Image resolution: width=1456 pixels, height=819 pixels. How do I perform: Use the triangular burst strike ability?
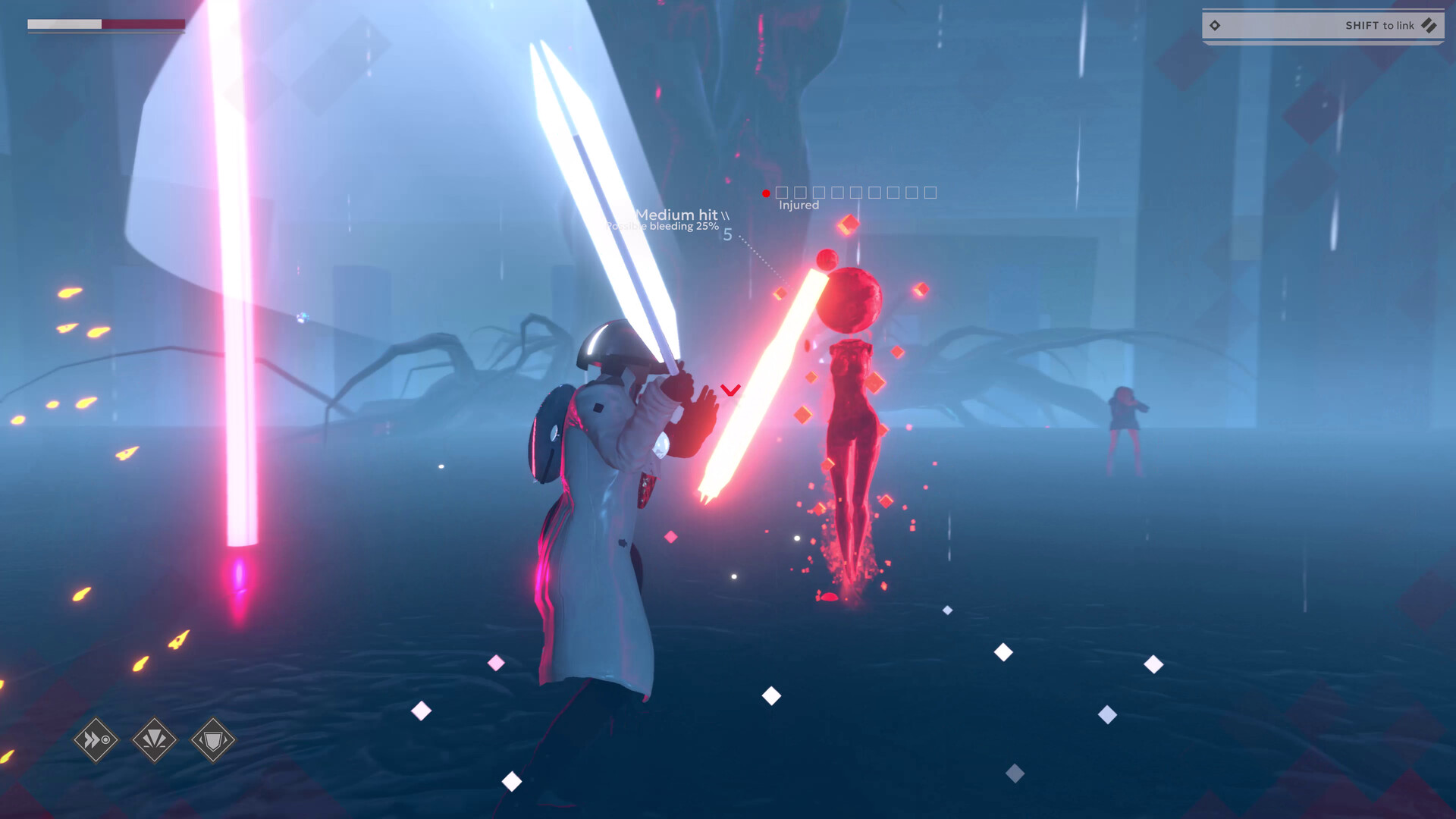click(x=155, y=739)
